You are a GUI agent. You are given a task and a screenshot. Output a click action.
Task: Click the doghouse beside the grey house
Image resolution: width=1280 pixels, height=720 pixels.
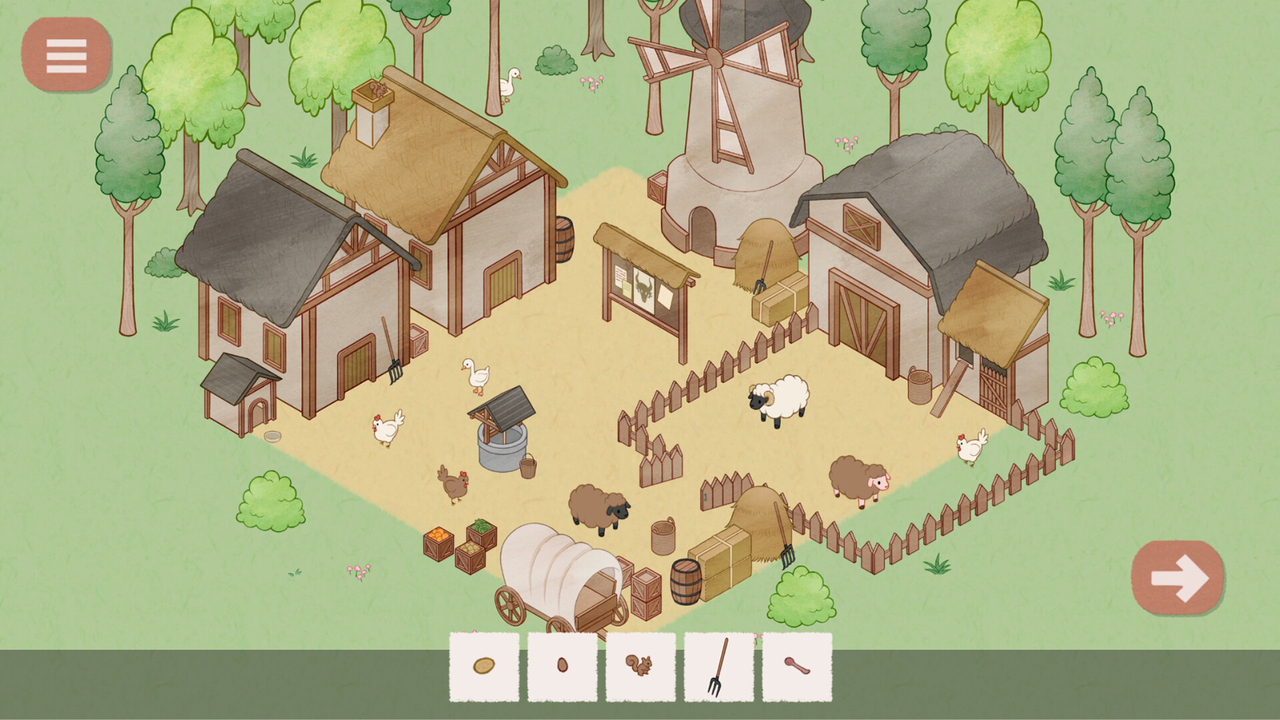click(240, 395)
